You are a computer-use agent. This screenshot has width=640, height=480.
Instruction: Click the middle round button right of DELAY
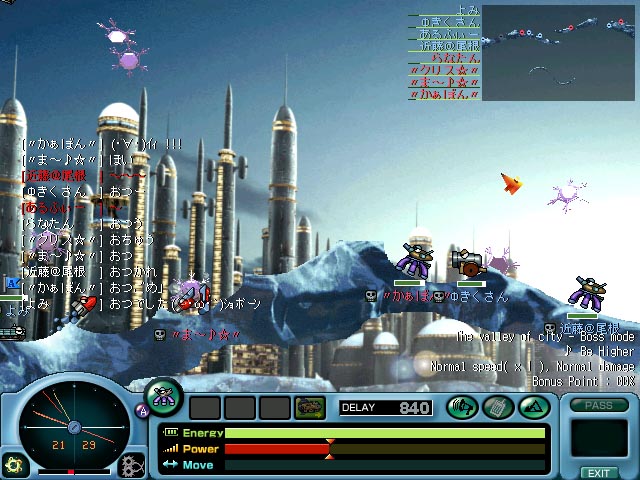(498, 407)
